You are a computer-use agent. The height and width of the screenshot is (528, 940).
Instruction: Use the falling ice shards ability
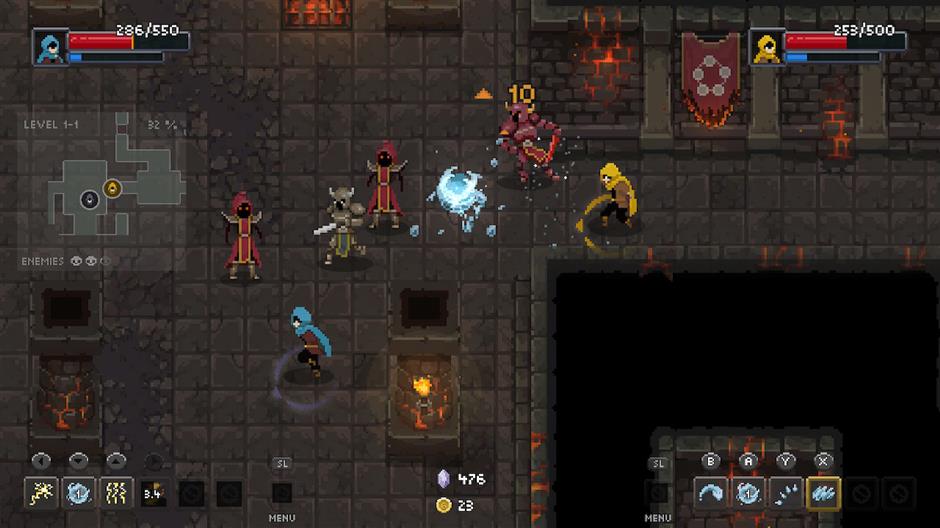786,492
